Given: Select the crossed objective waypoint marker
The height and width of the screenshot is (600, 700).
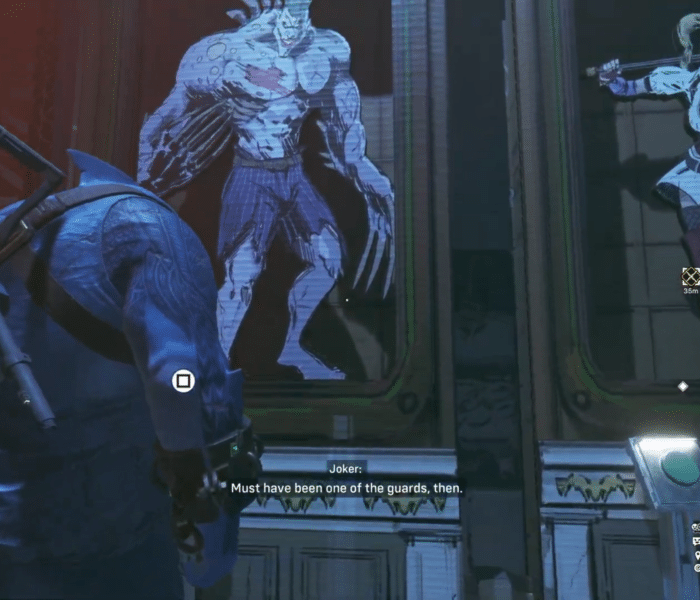Looking at the screenshot, I should 690,277.
